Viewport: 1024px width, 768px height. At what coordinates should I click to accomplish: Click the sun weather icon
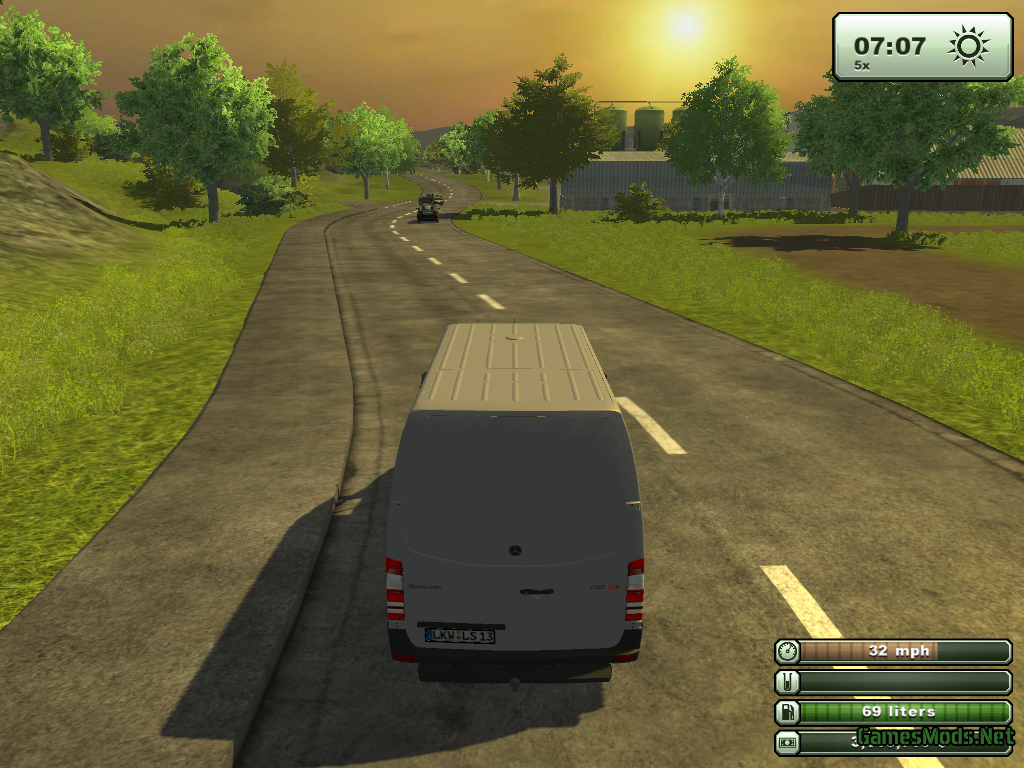point(968,46)
